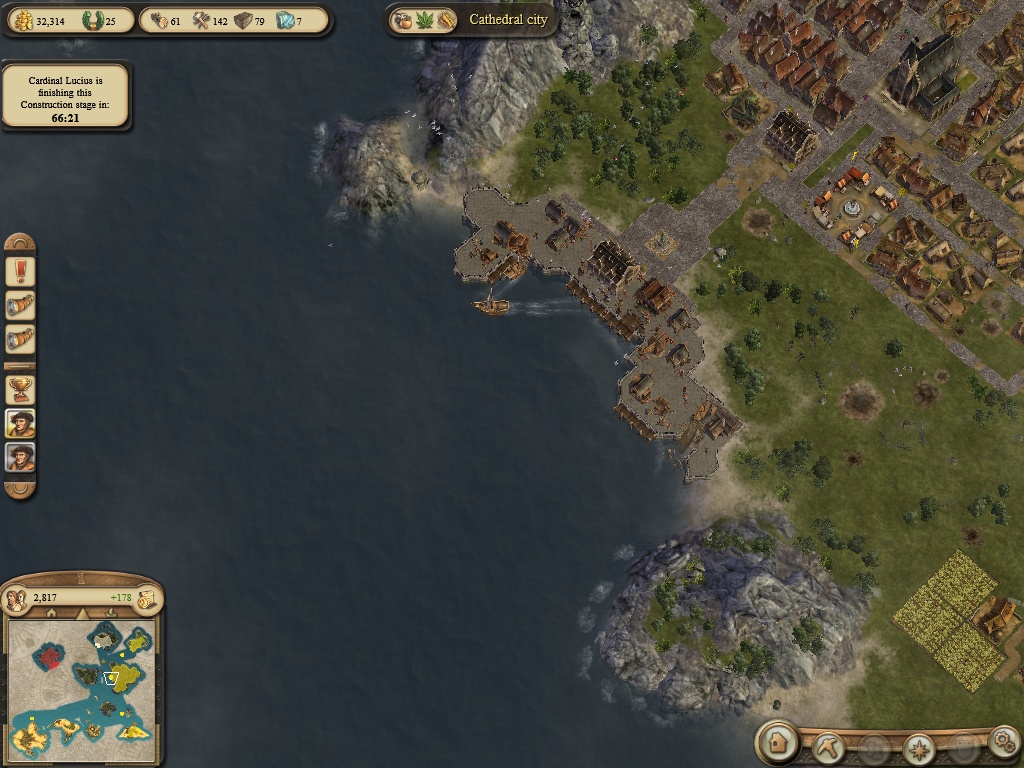The image size is (1024, 768).
Task: Select the upper cornucopia quest icon
Action: coord(20,305)
